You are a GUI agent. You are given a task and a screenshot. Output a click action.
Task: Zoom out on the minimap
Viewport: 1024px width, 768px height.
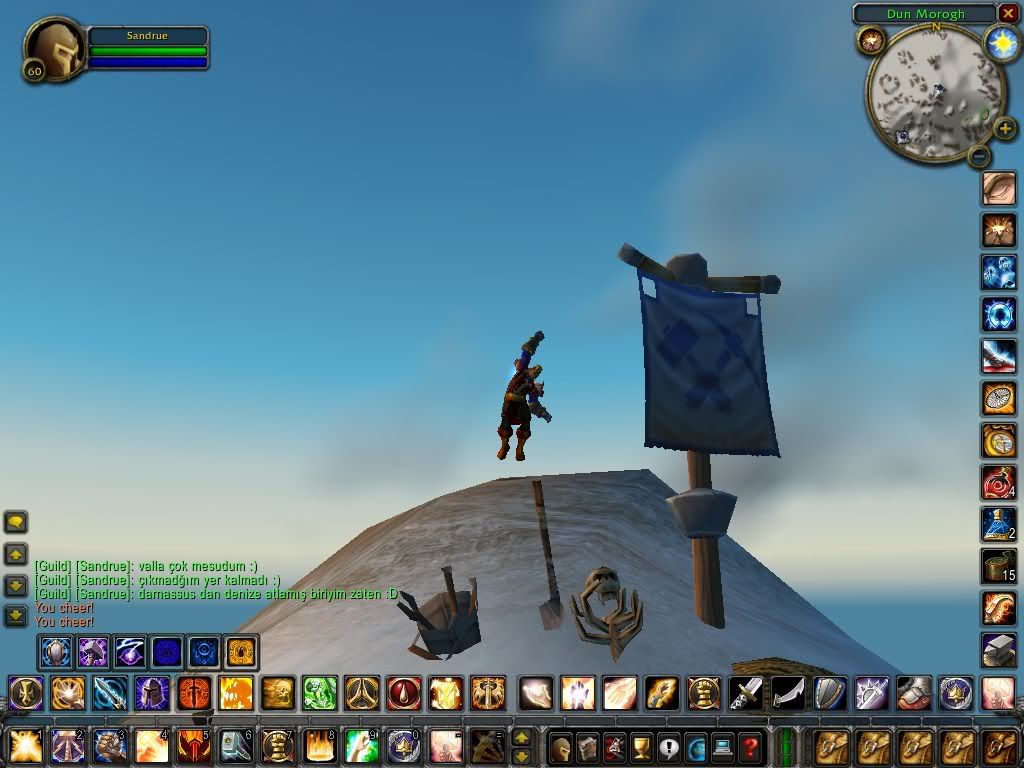pos(980,156)
